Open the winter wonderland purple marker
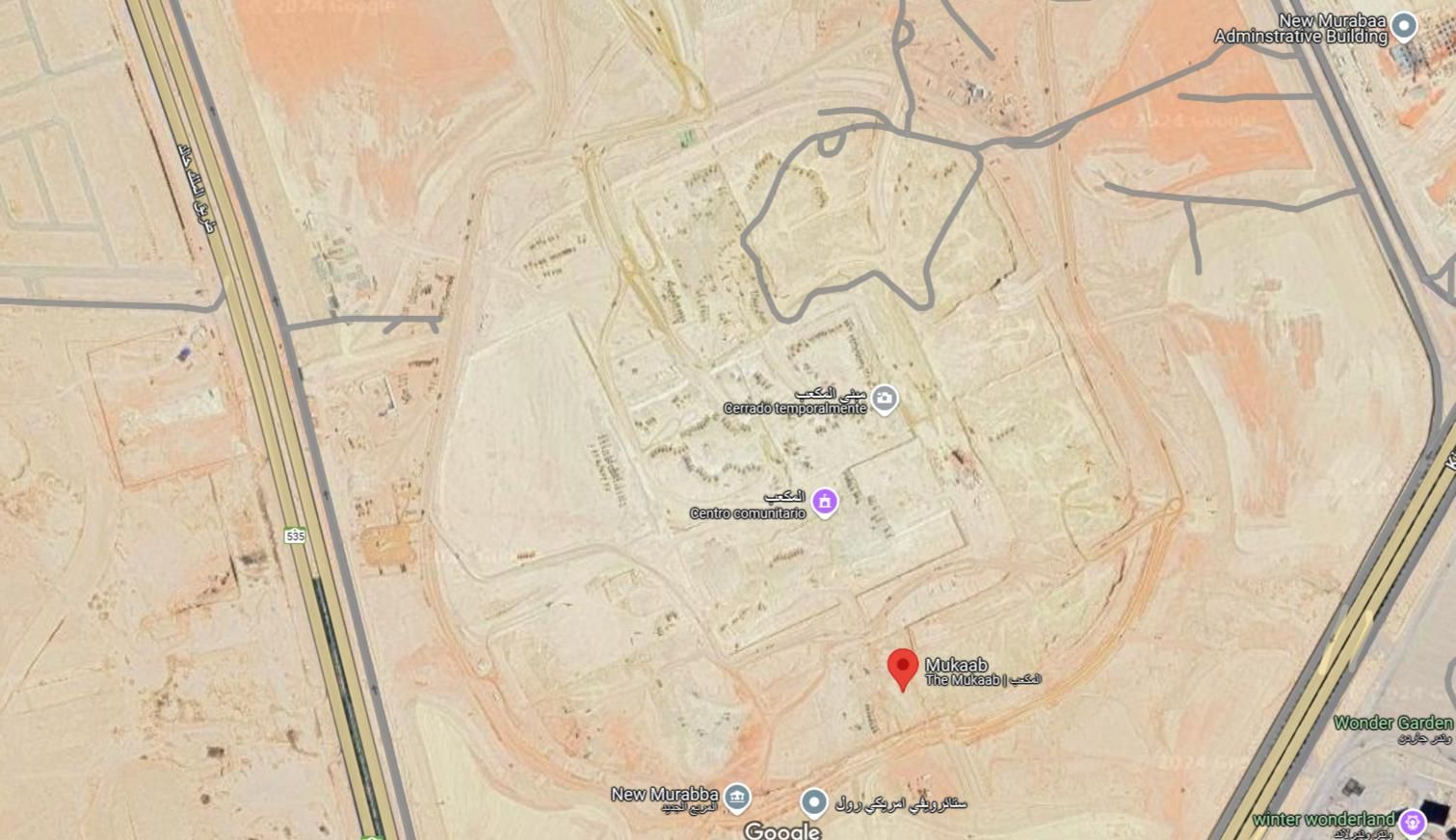The width and height of the screenshot is (1456, 840). click(x=1413, y=820)
